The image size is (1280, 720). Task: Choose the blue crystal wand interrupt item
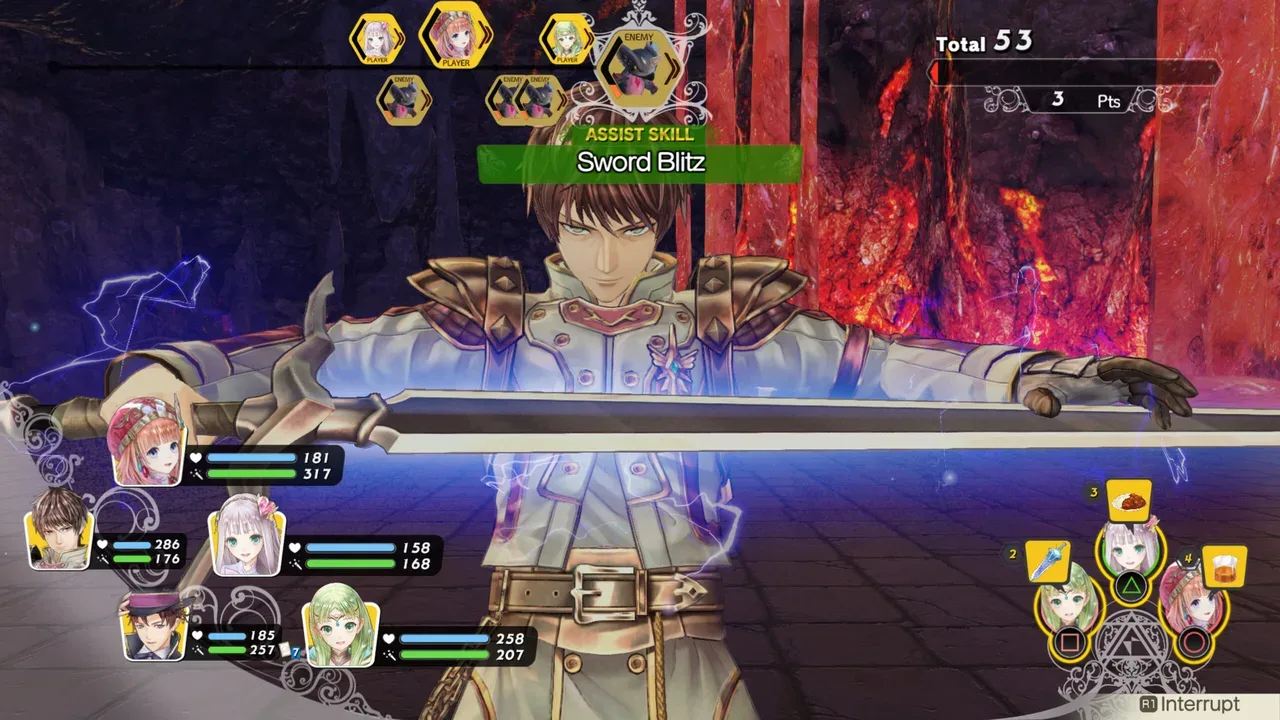click(x=1047, y=562)
